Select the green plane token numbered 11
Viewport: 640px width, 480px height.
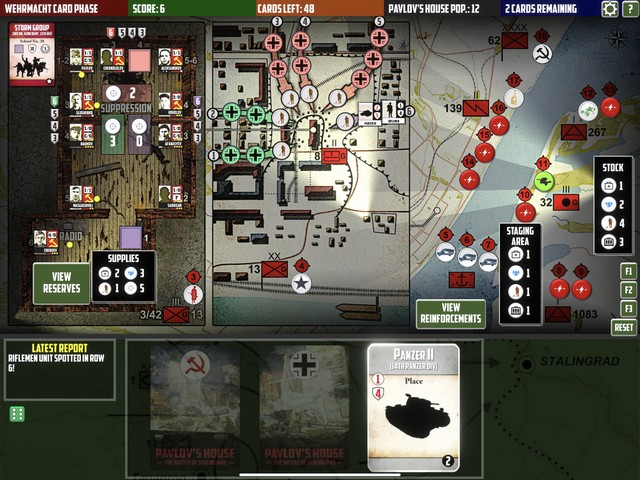[x=544, y=181]
